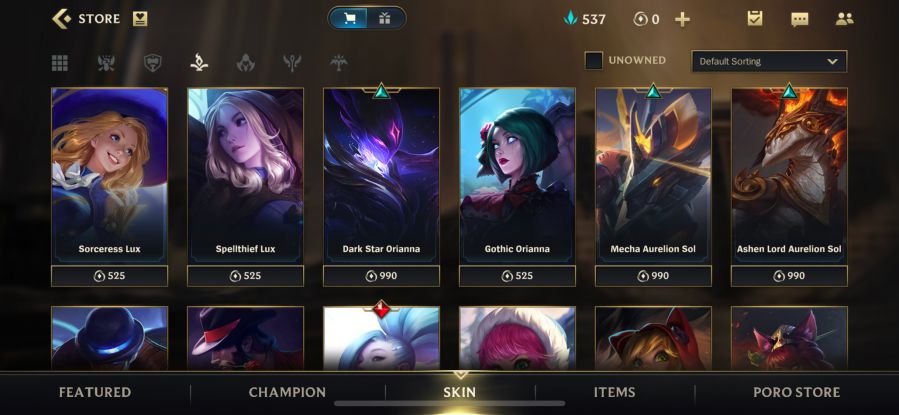
Task: Open the Poro Store tab
Action: pyautogui.click(x=796, y=392)
